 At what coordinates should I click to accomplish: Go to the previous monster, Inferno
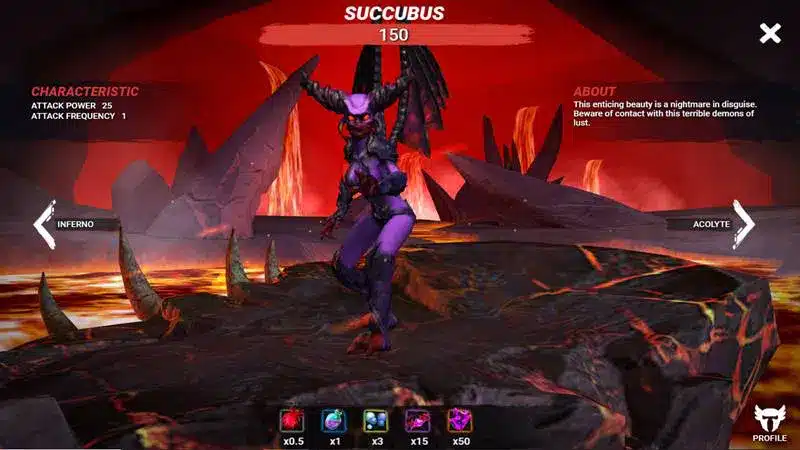click(x=46, y=224)
